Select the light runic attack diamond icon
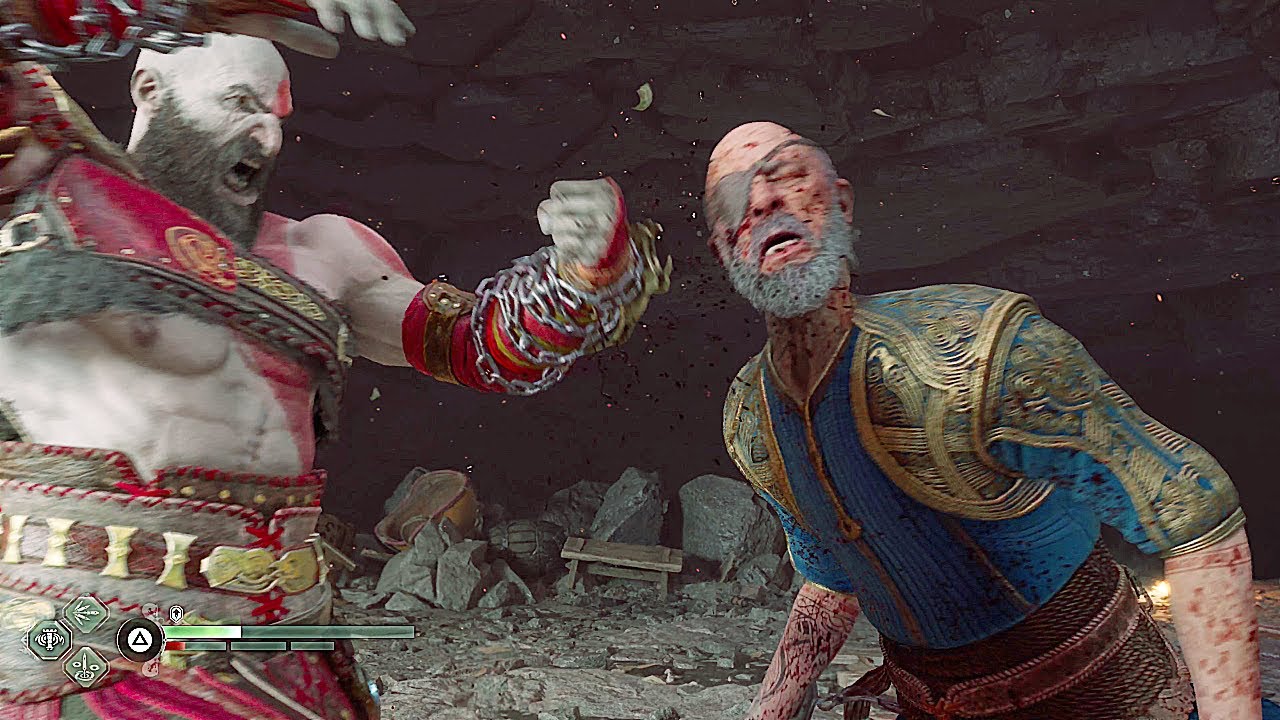This screenshot has width=1280, height=720. tap(85, 612)
